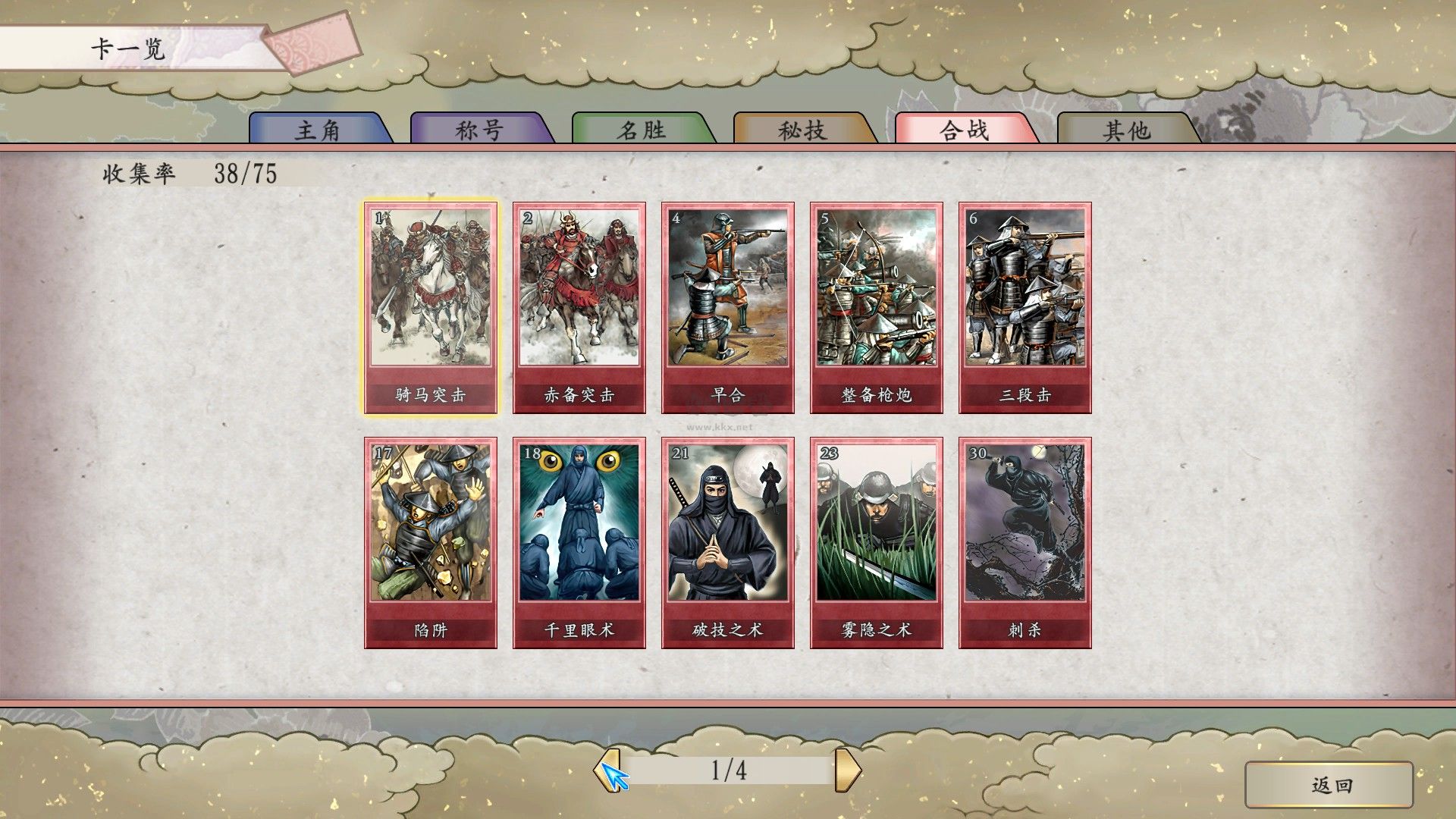Select the 整备枪炮 card
The image size is (1456, 819).
click(877, 307)
